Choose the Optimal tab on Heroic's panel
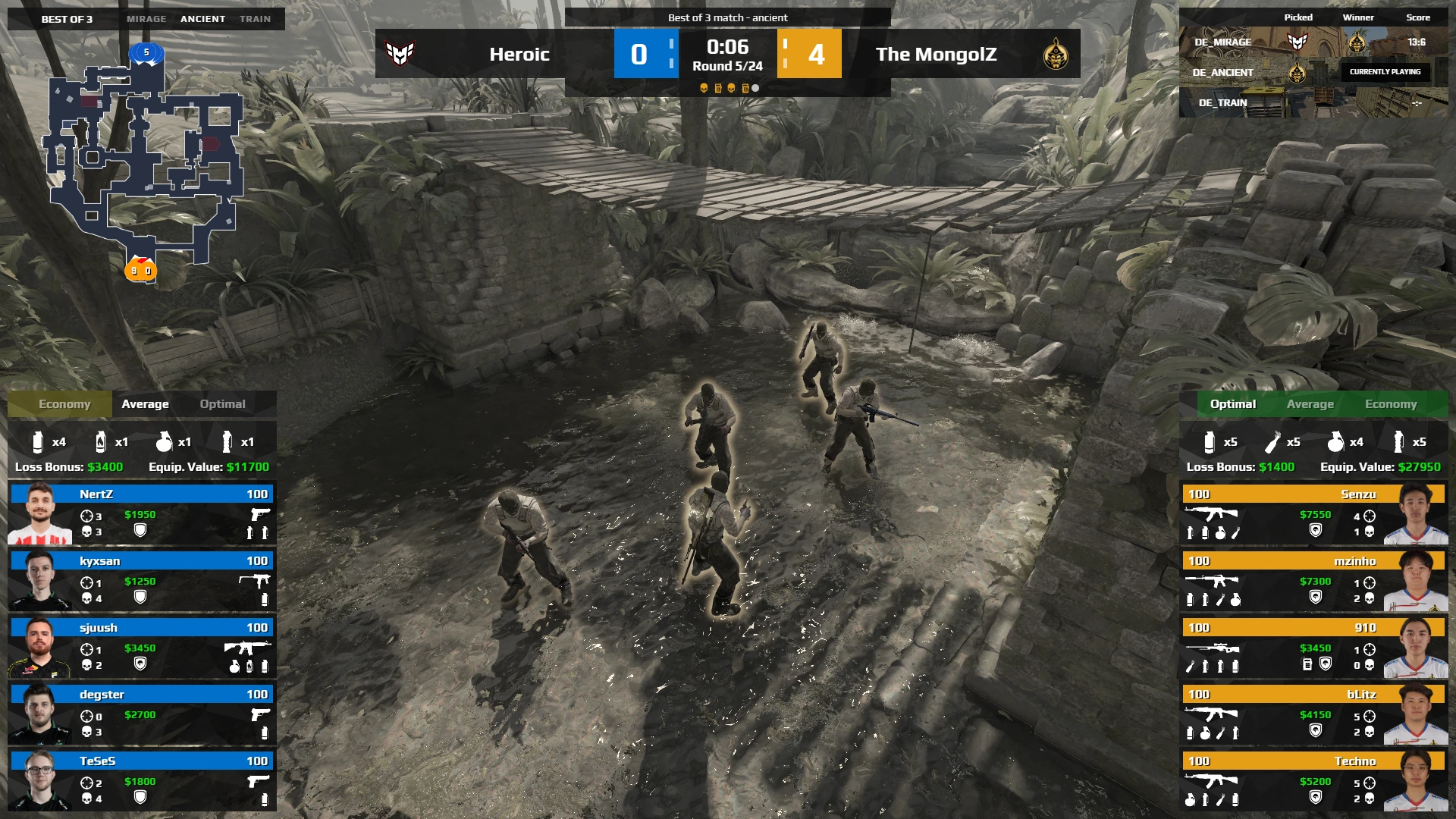 [x=222, y=404]
